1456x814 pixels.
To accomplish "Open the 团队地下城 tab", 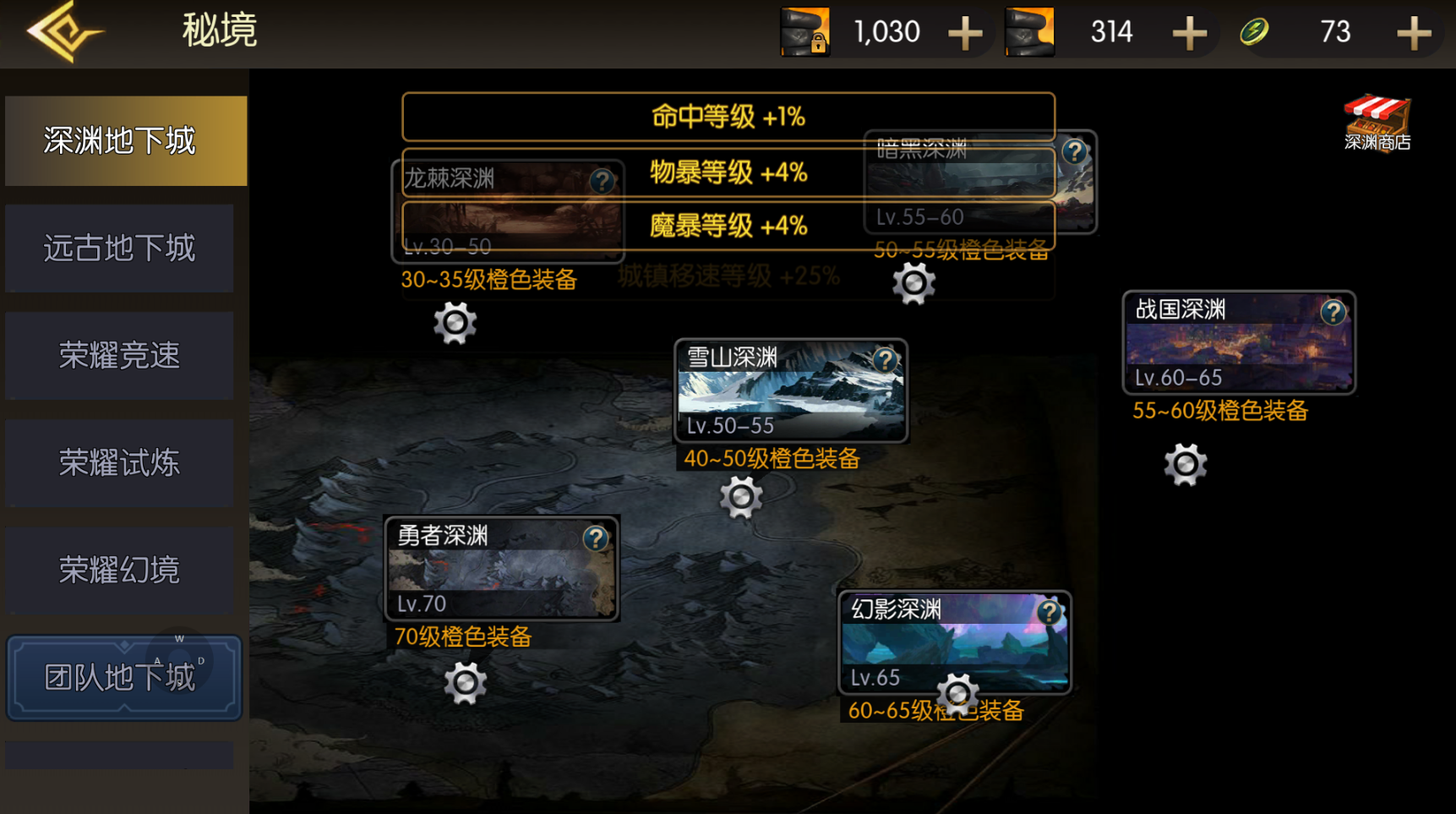I will 123,678.
